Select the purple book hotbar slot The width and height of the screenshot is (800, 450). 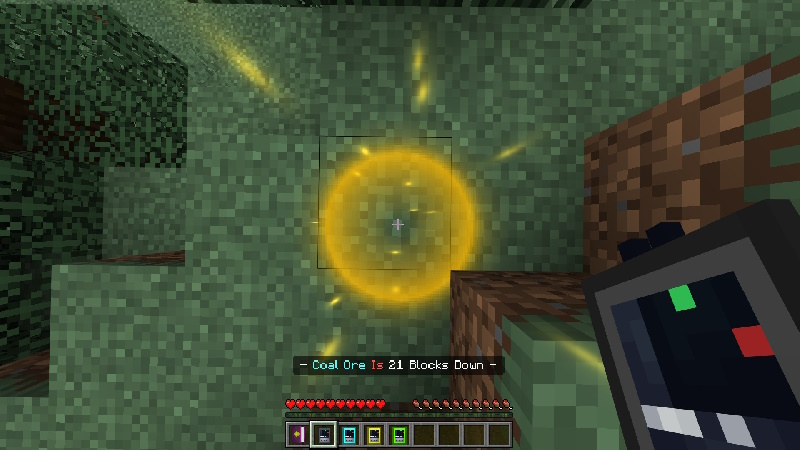coord(297,434)
